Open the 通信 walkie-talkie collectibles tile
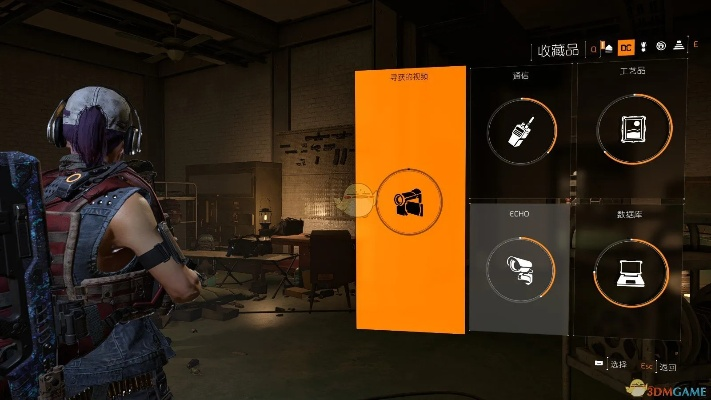711x400 pixels. click(519, 131)
